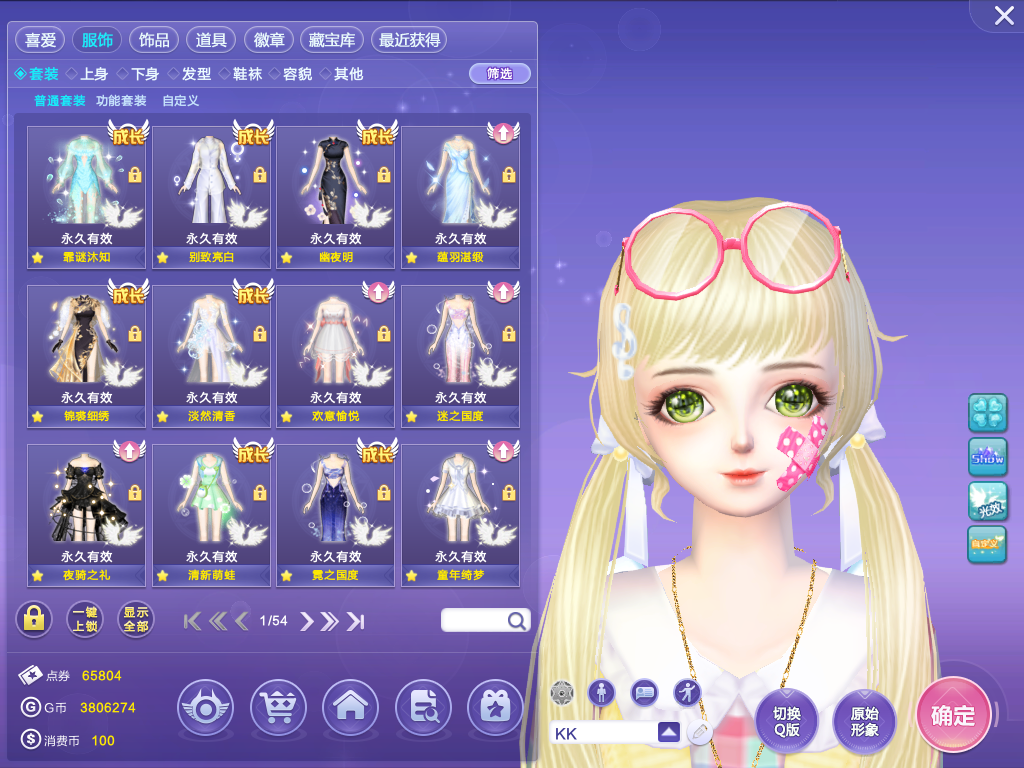Screen dimensions: 1024x768
Task: Pick the 幽夜明 black qipao outfit
Action: (x=335, y=196)
